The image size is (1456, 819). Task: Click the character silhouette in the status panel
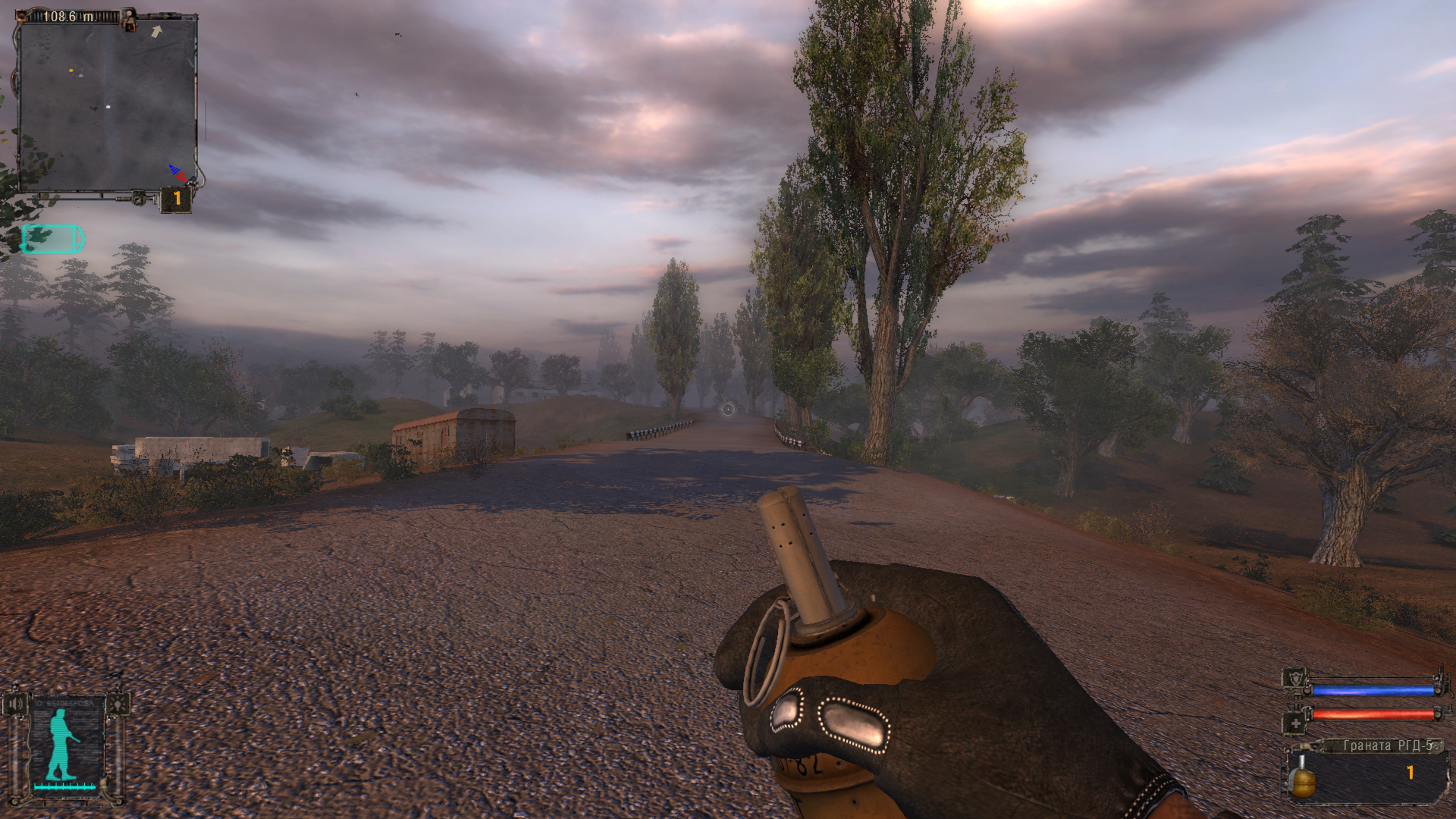coord(60,742)
